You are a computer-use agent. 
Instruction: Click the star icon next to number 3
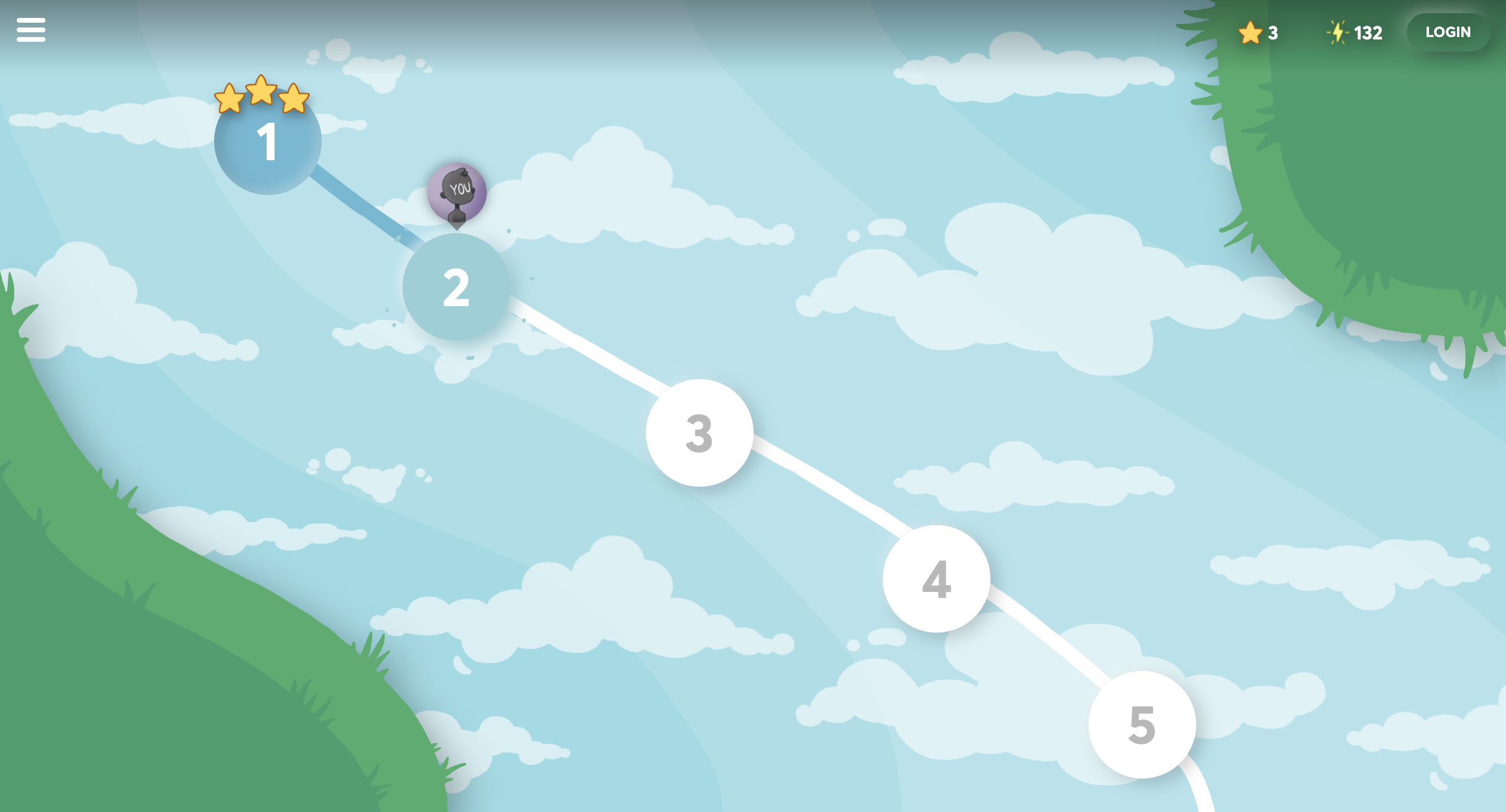tap(1249, 33)
